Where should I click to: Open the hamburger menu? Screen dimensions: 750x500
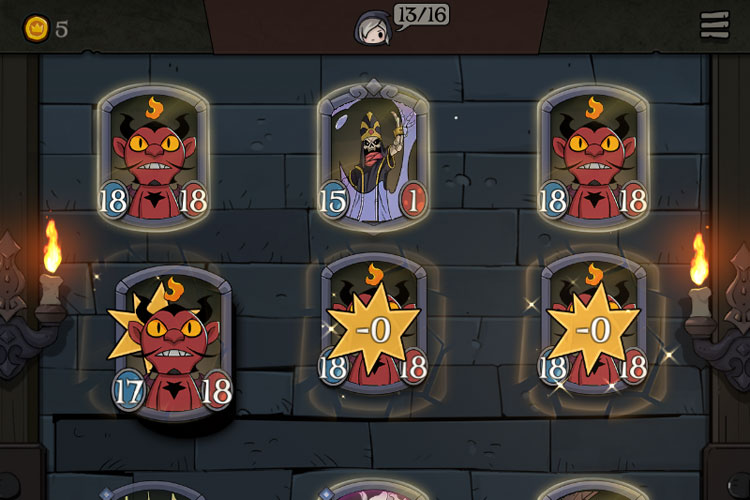pos(714,27)
